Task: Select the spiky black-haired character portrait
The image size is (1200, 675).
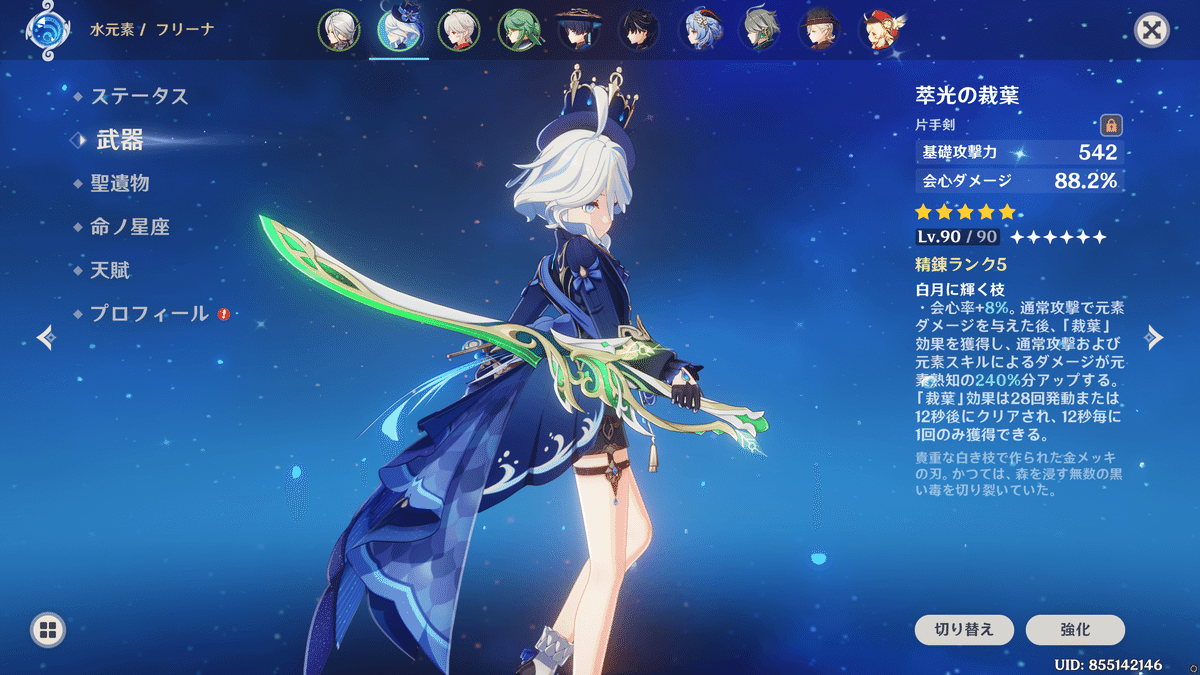Action: point(638,30)
